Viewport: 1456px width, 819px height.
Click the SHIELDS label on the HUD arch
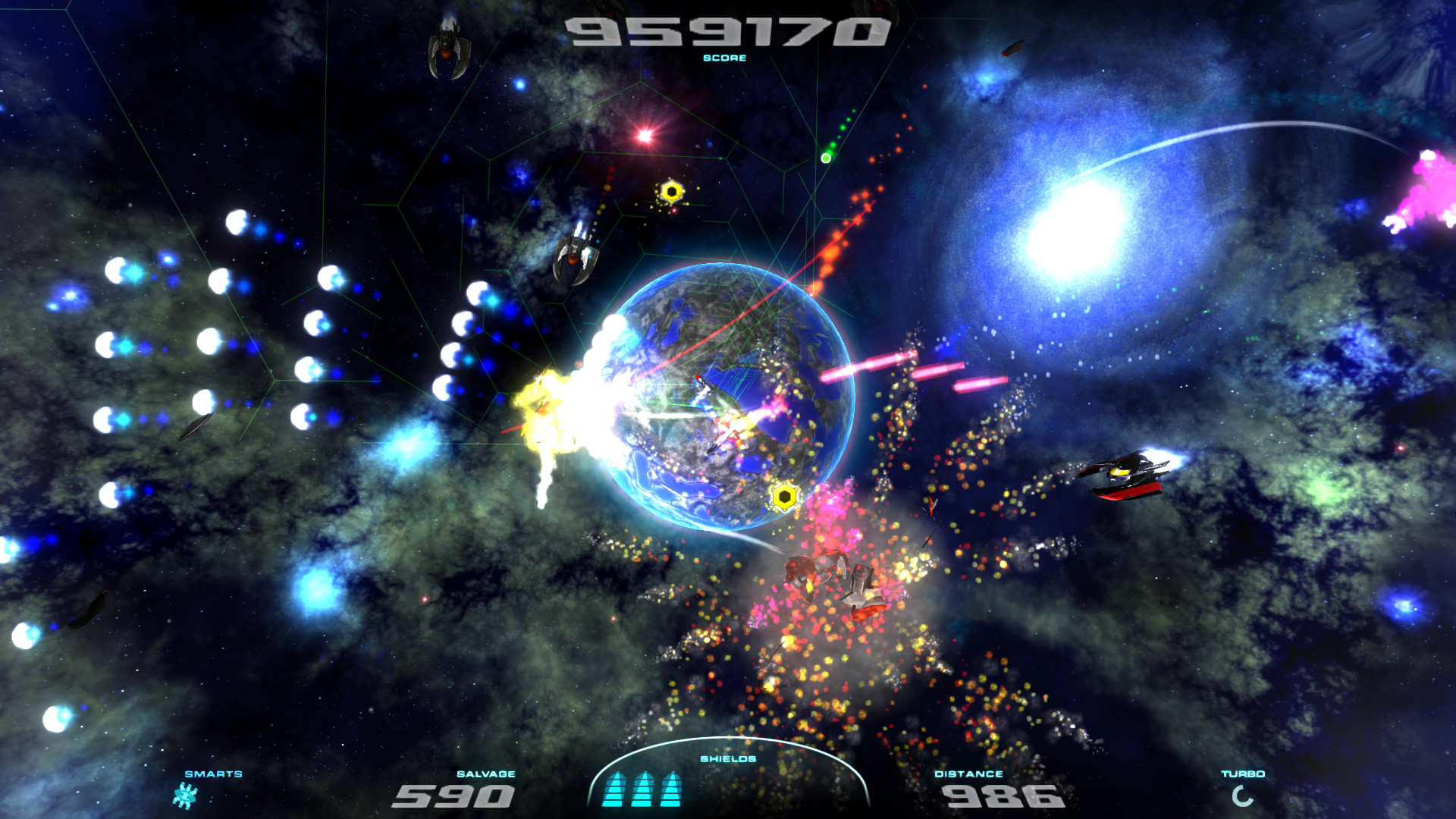tap(726, 758)
